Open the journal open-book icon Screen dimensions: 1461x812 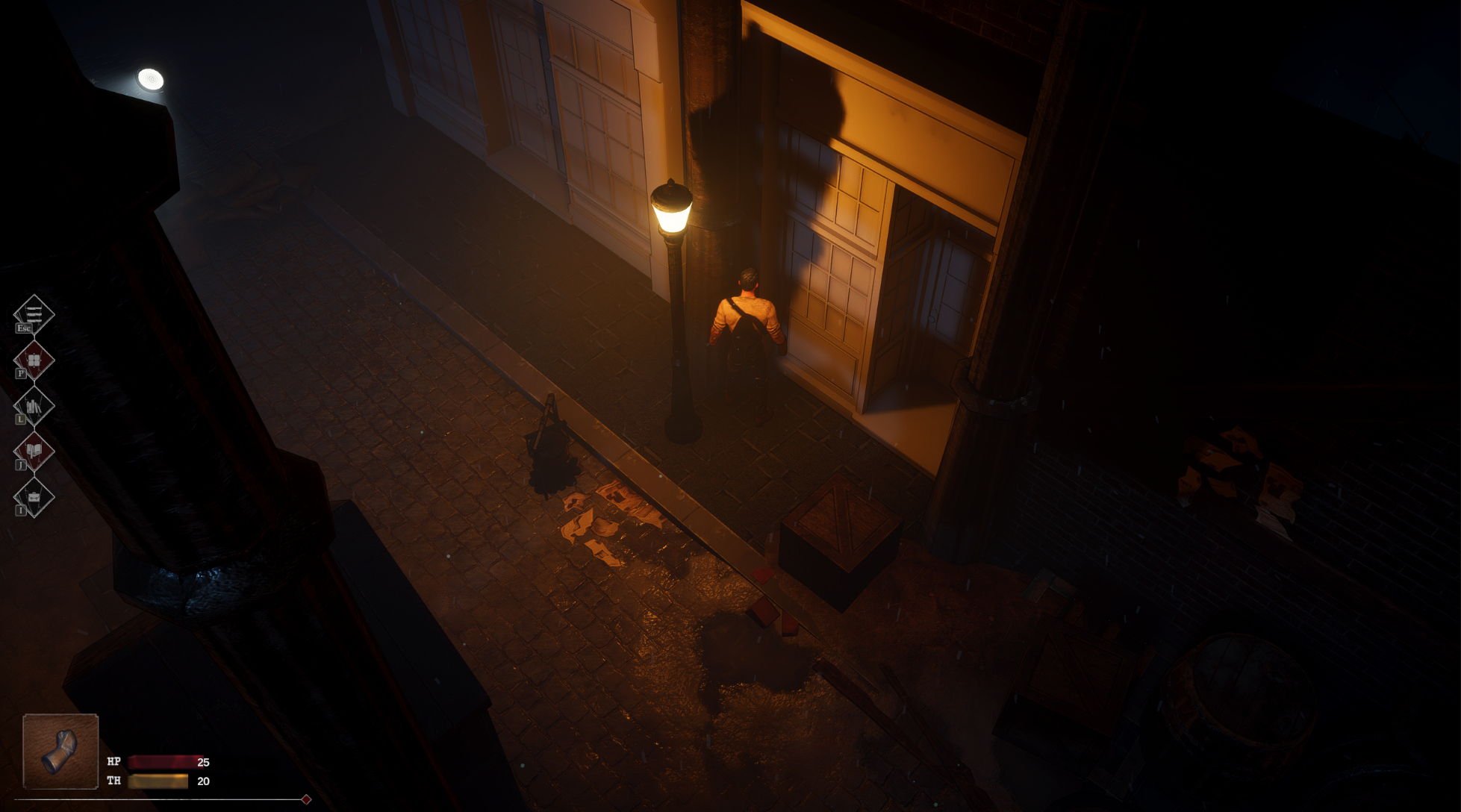click(34, 451)
